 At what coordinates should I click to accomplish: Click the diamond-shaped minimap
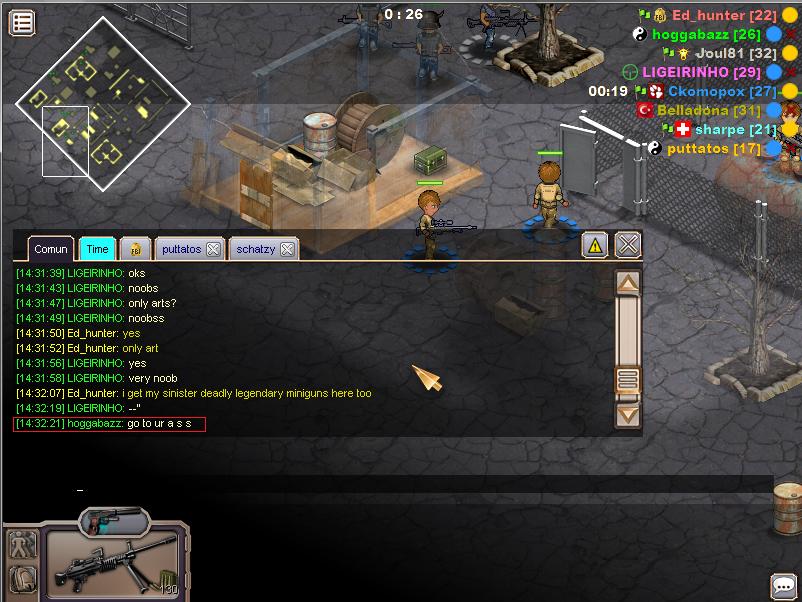click(x=103, y=103)
